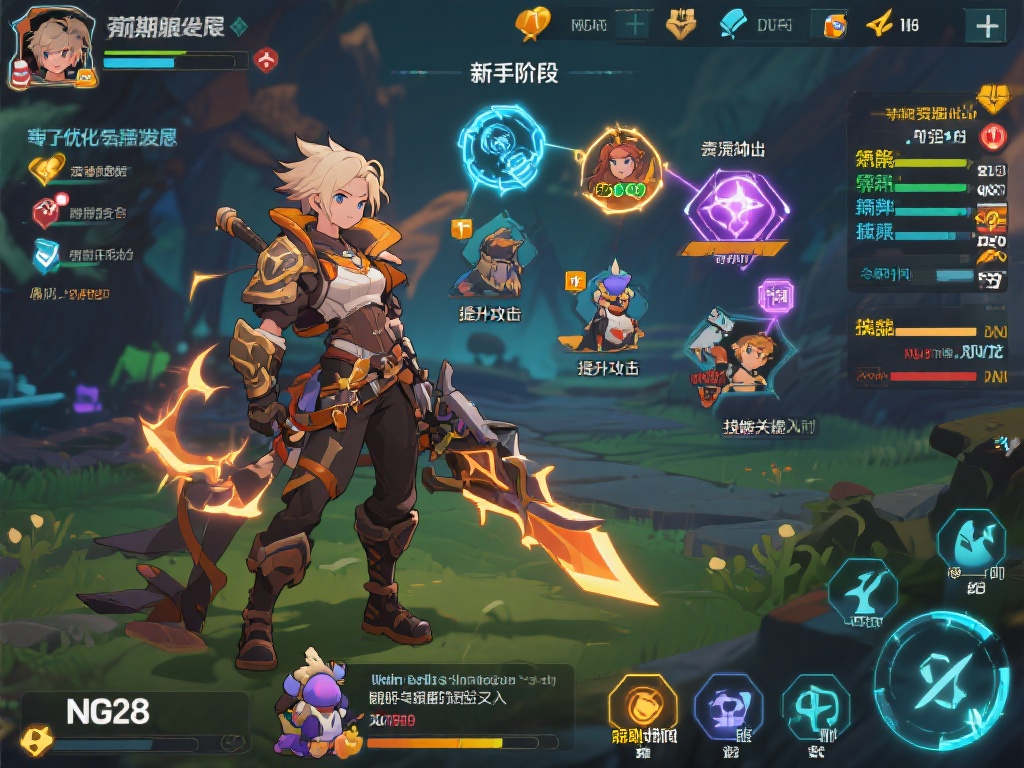Click the blue feather icon in the top bar
1024x768 pixels.
[x=735, y=24]
